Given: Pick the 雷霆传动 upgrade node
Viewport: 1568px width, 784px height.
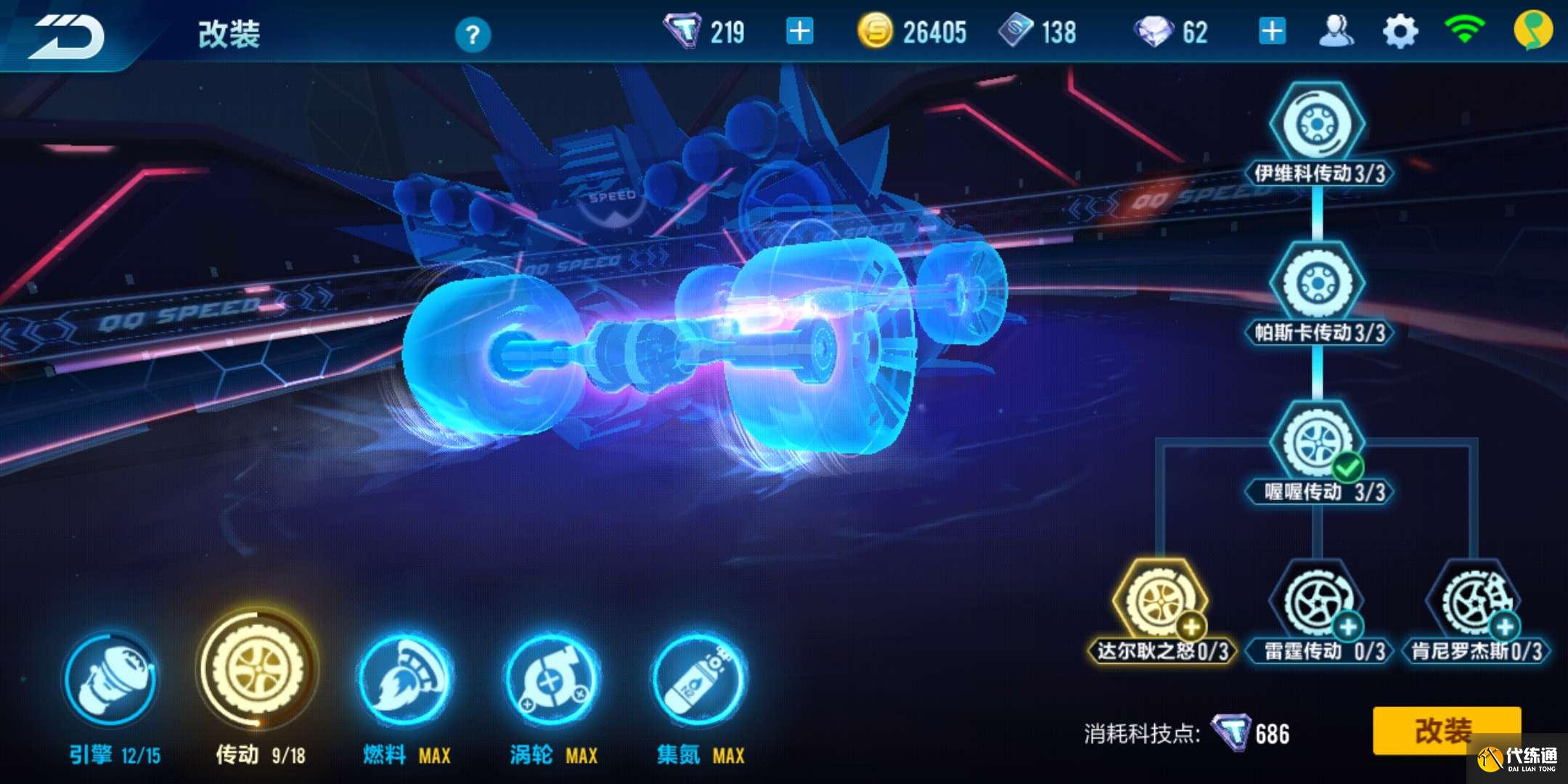Looking at the screenshot, I should click(x=1317, y=603).
